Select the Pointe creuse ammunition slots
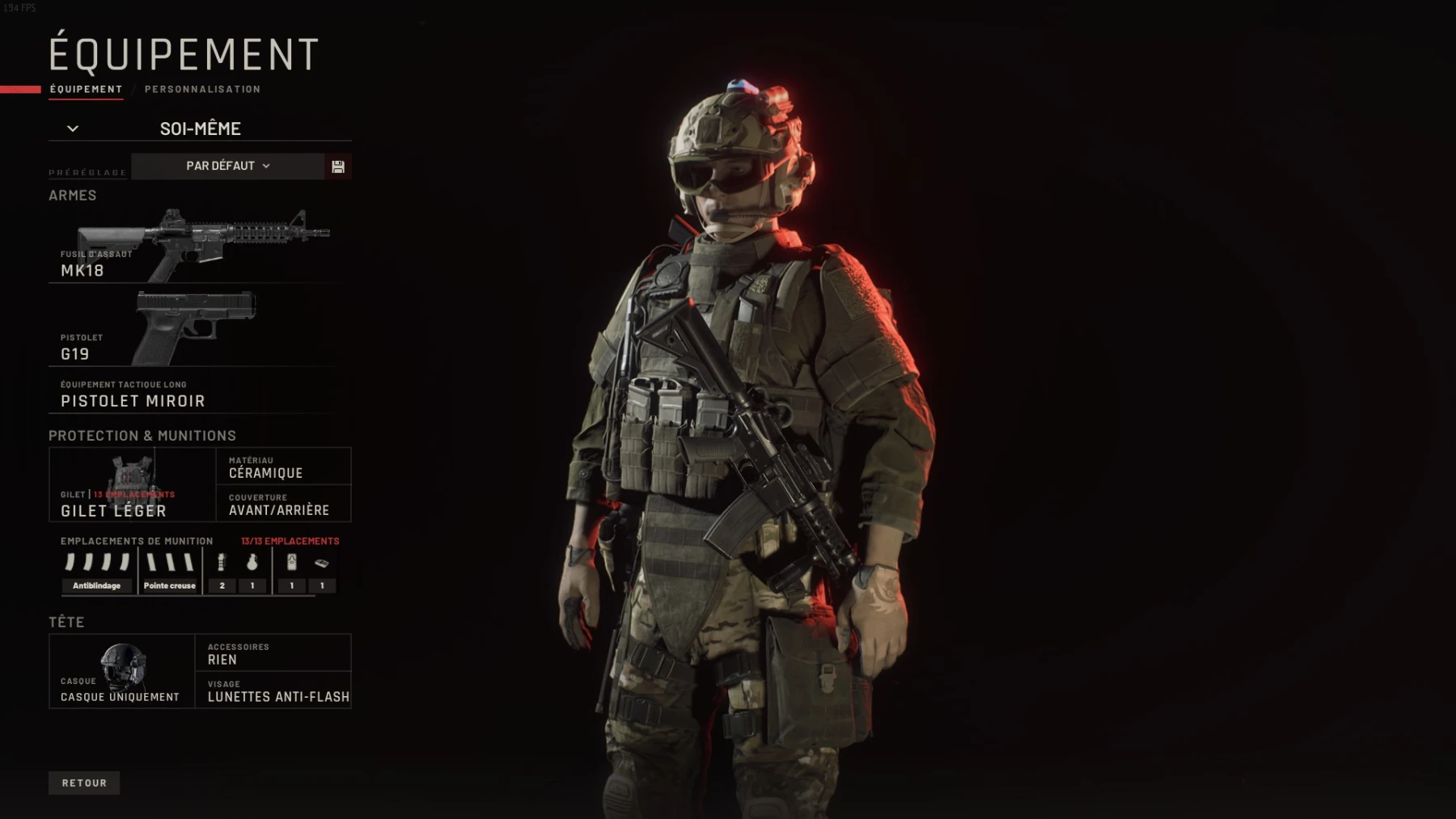This screenshot has width=1456, height=819. pyautogui.click(x=170, y=571)
